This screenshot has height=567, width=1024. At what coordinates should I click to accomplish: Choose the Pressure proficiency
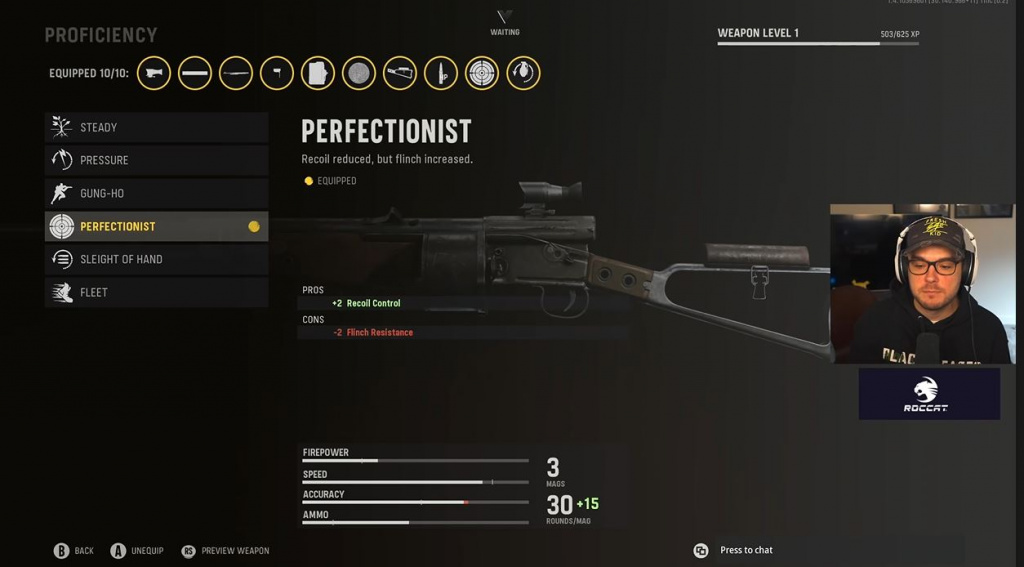(156, 160)
